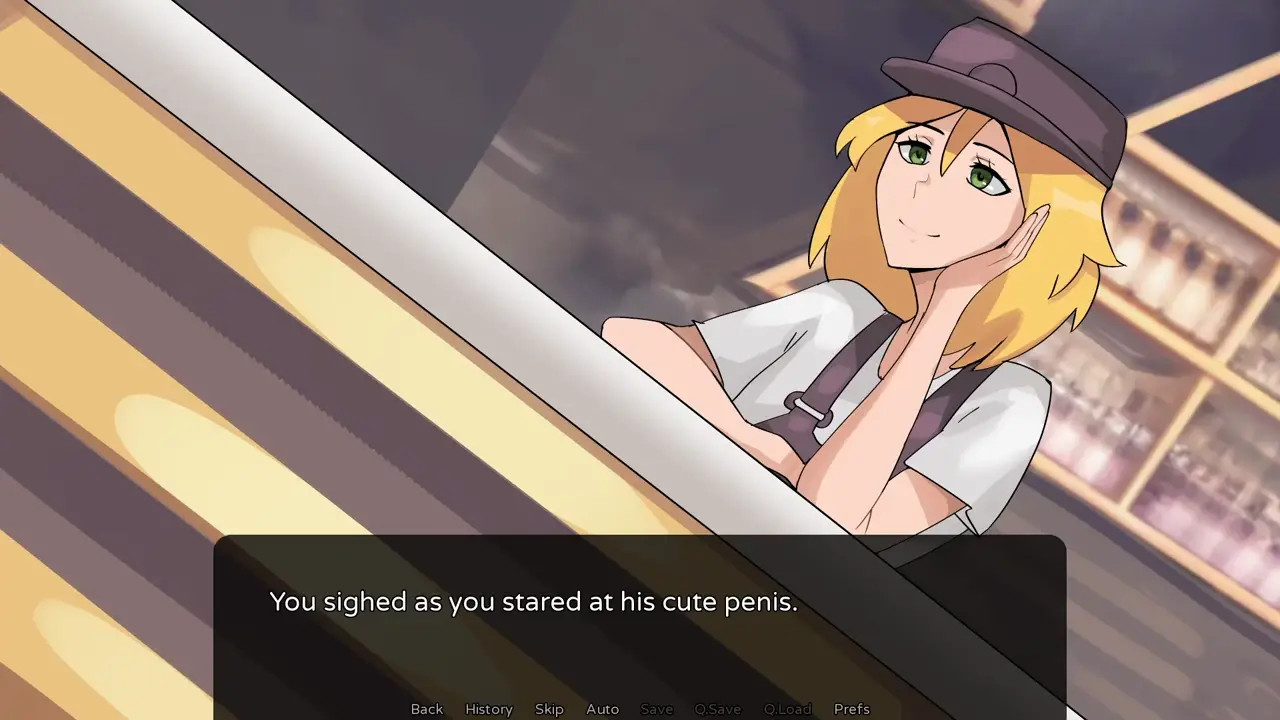Go back with the Back button
Image resolution: width=1280 pixels, height=720 pixels.
[426, 709]
